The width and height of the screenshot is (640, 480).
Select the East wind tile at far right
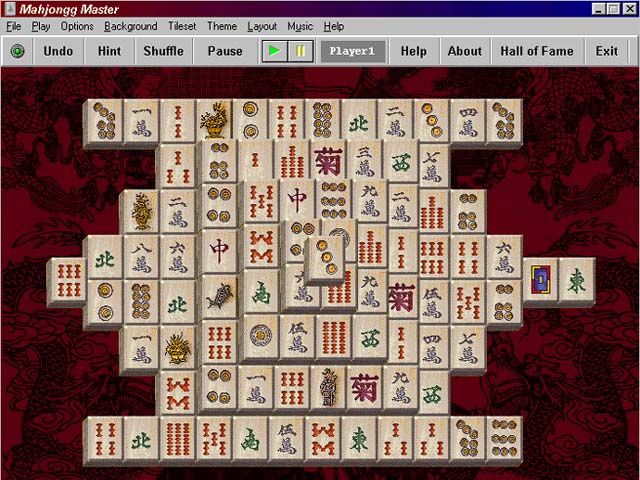pyautogui.click(x=577, y=279)
